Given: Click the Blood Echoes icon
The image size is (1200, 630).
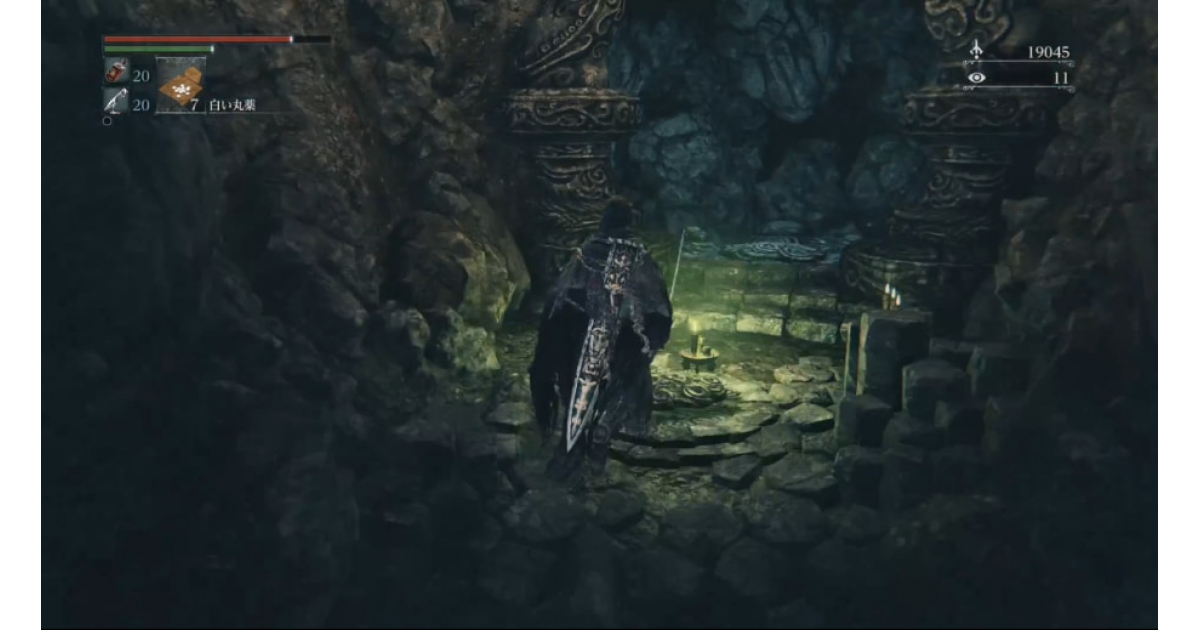Looking at the screenshot, I should (976, 52).
